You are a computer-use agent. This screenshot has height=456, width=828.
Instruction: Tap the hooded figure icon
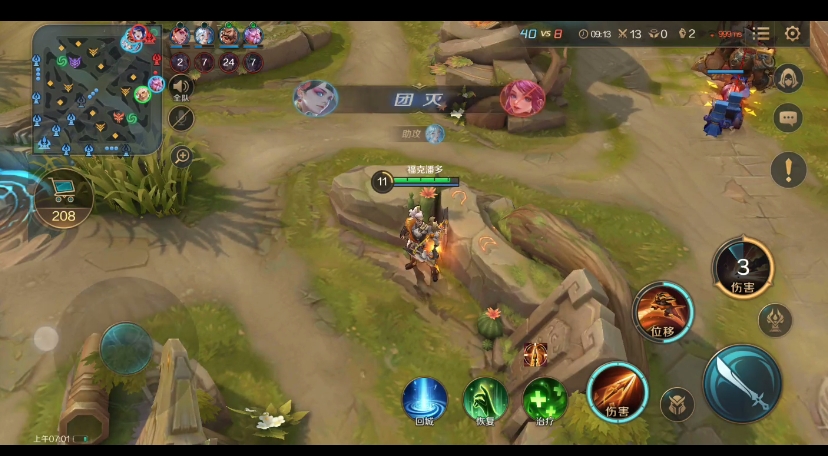[x=789, y=79]
